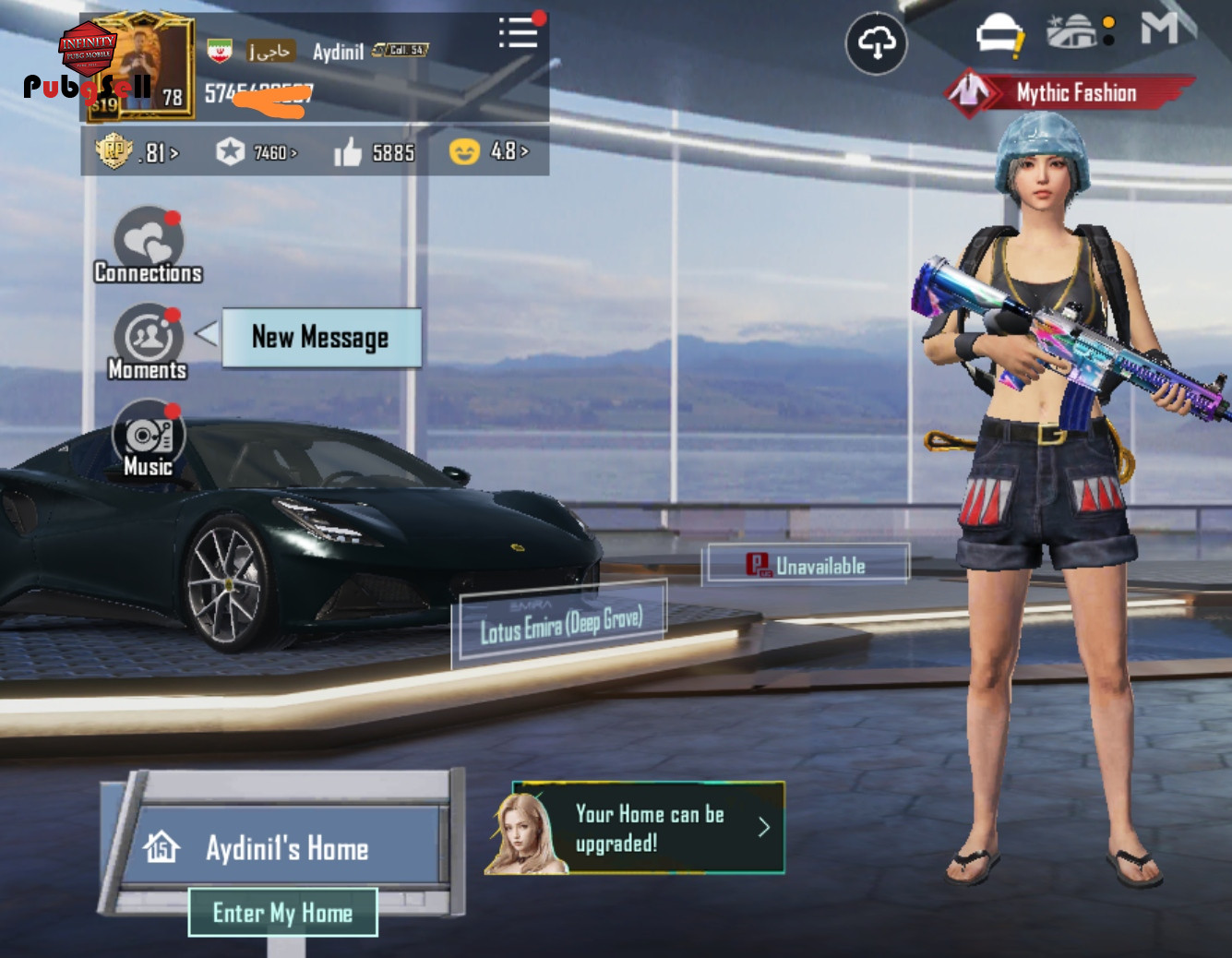The image size is (1232, 958).
Task: Open the list menu in profile header
Action: 518,33
